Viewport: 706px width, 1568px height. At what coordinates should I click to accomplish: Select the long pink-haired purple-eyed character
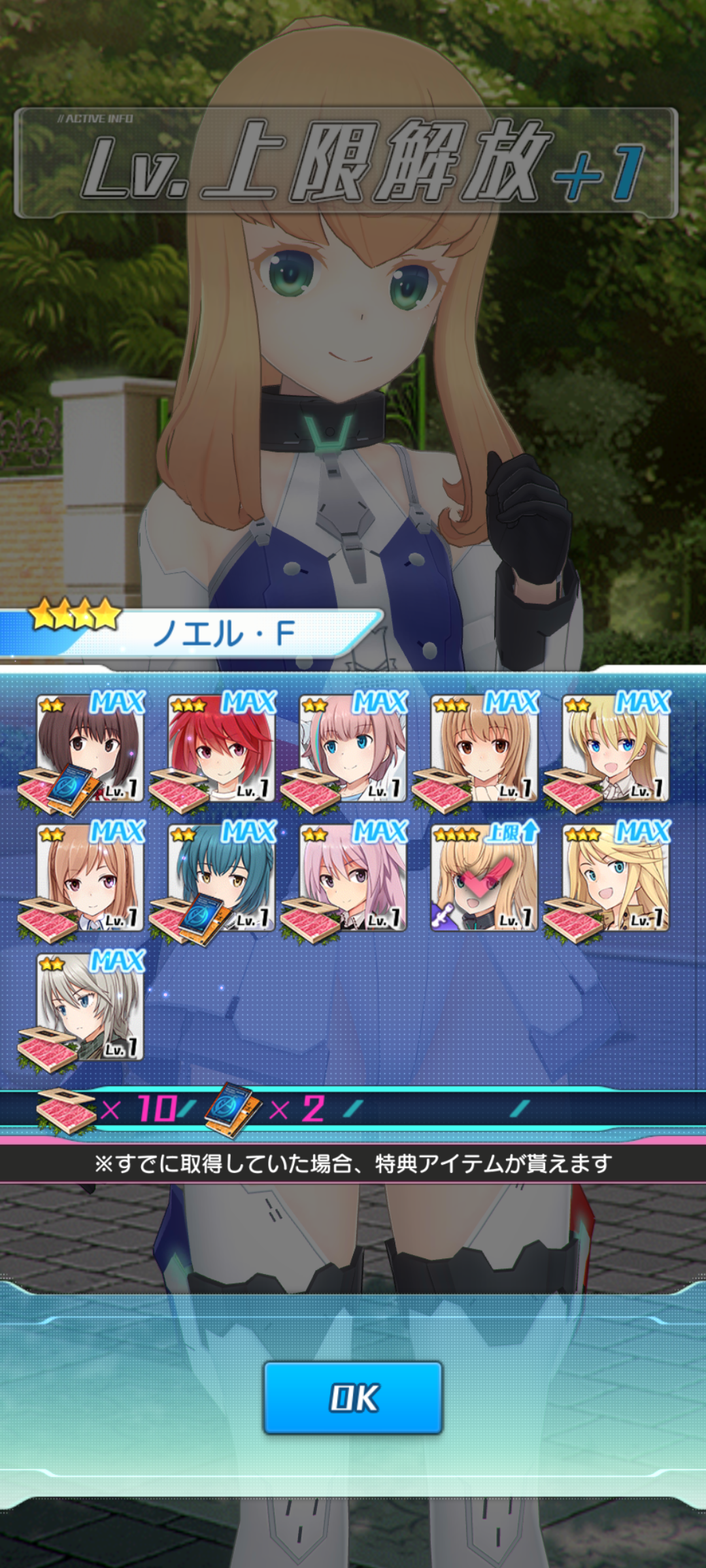point(353,877)
